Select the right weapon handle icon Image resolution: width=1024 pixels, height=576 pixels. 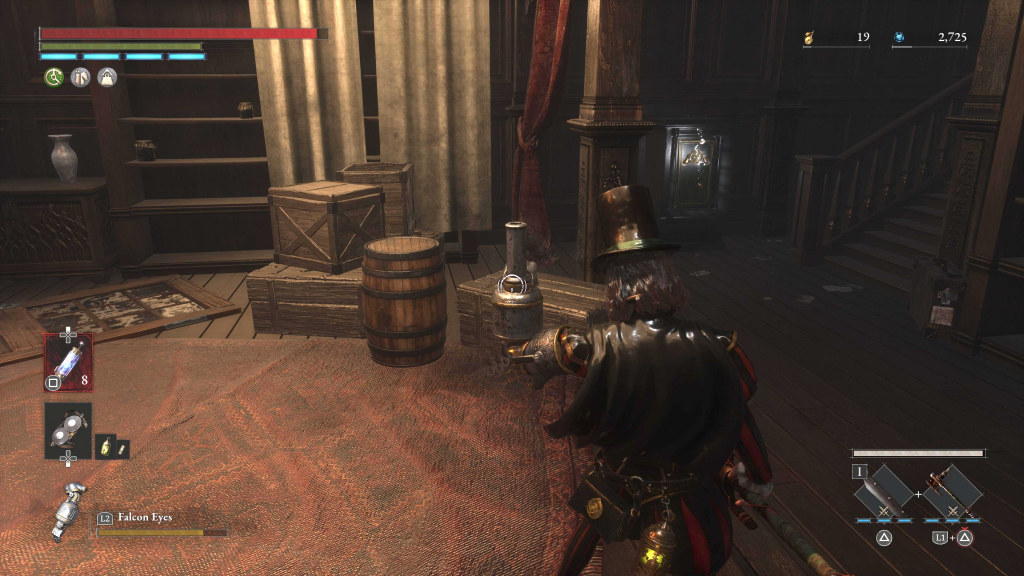tap(951, 492)
